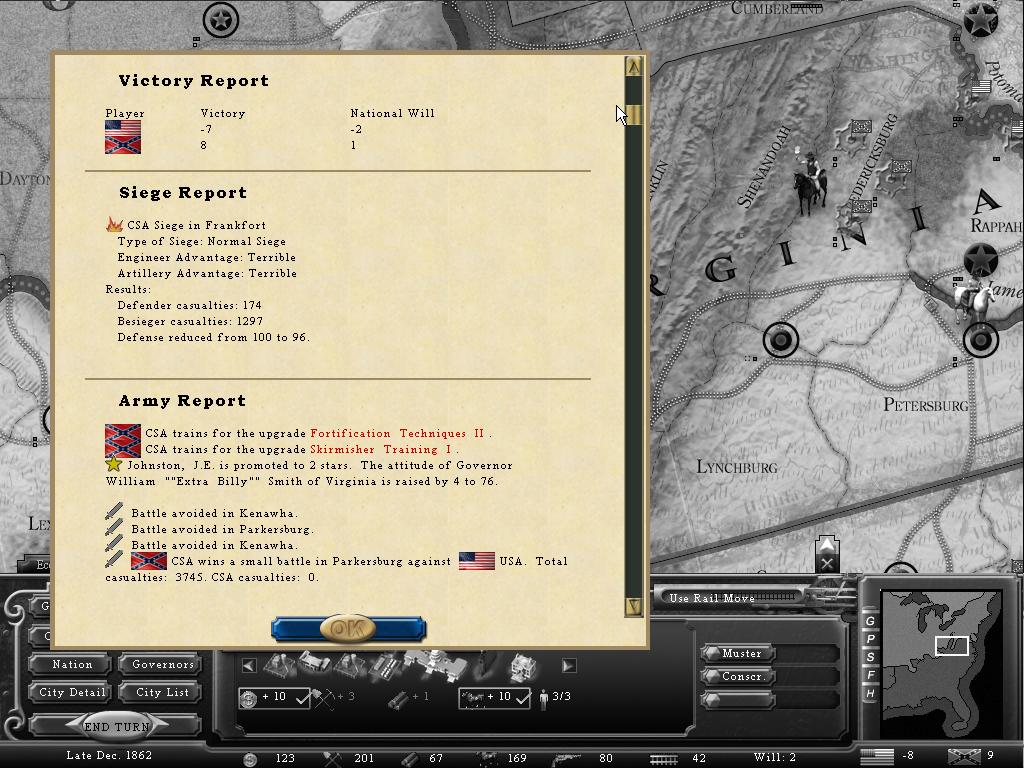Click the report's scroll-up arrow
Viewport: 1024px width, 768px height.
point(633,67)
